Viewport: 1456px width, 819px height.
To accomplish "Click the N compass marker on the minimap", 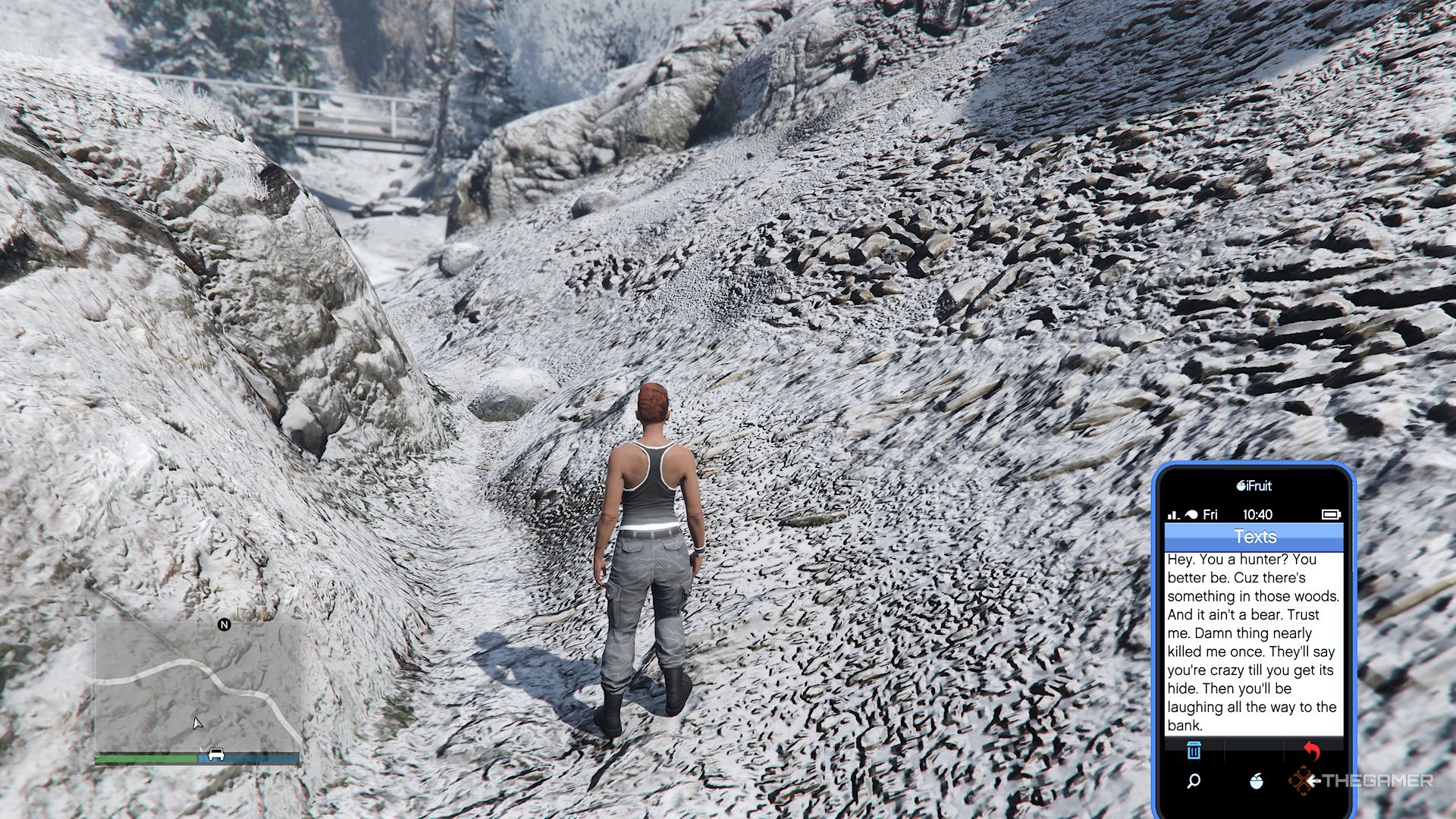I will (224, 625).
